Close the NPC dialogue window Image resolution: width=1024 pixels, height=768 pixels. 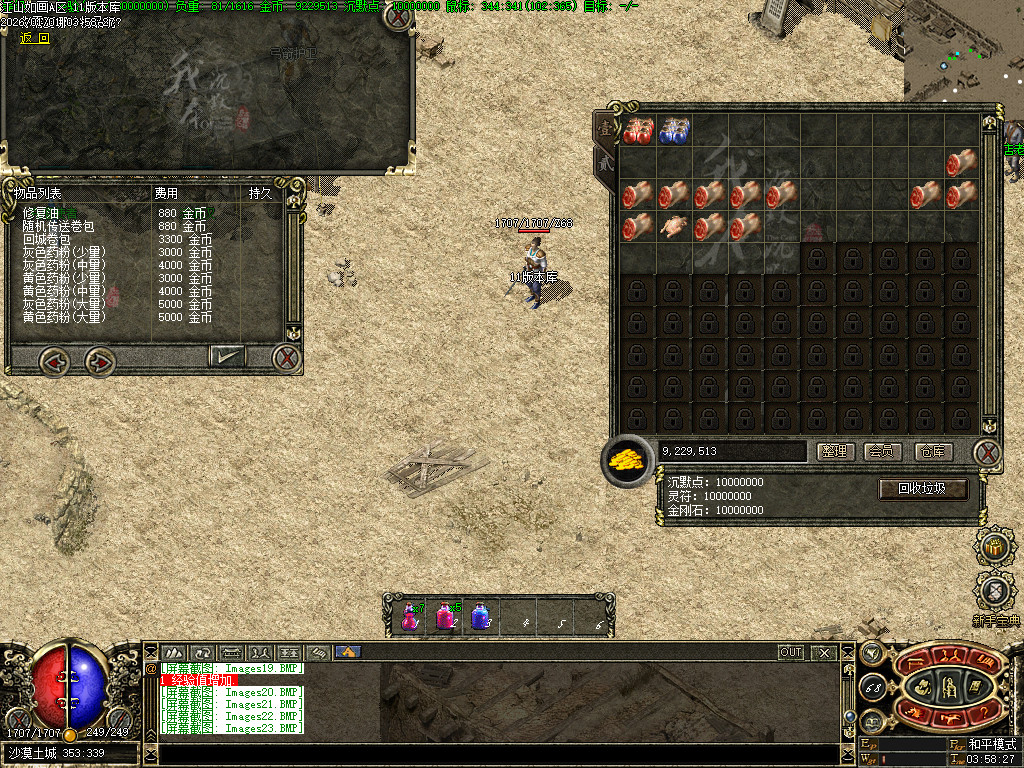coord(398,18)
